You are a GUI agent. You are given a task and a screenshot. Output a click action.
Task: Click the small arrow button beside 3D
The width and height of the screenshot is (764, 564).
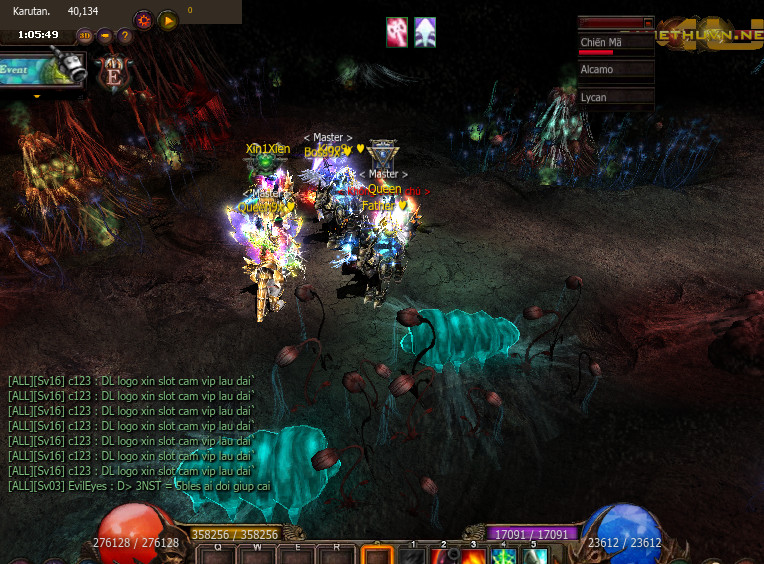click(x=105, y=36)
